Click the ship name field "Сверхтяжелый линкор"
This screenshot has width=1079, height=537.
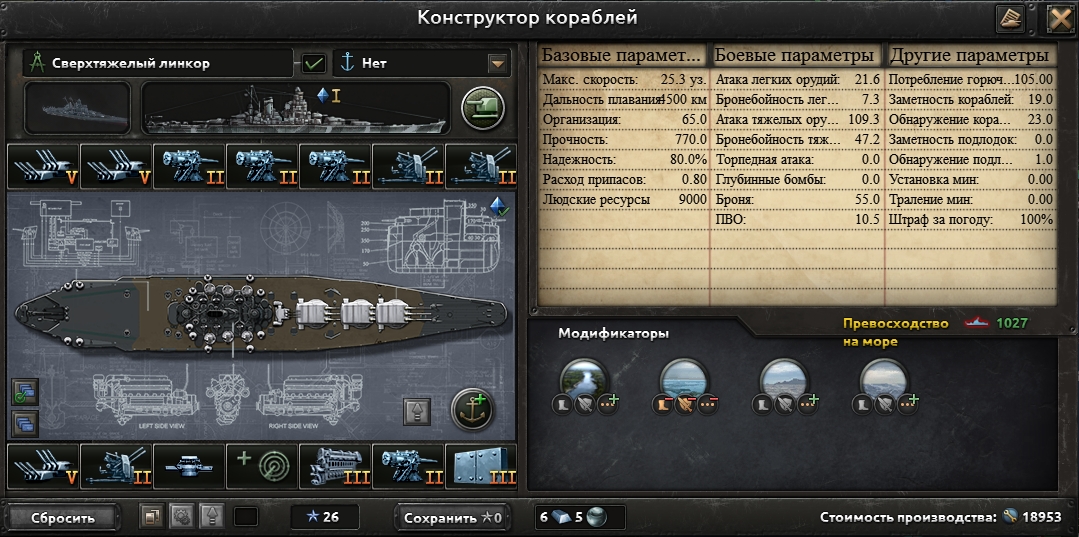click(x=158, y=63)
